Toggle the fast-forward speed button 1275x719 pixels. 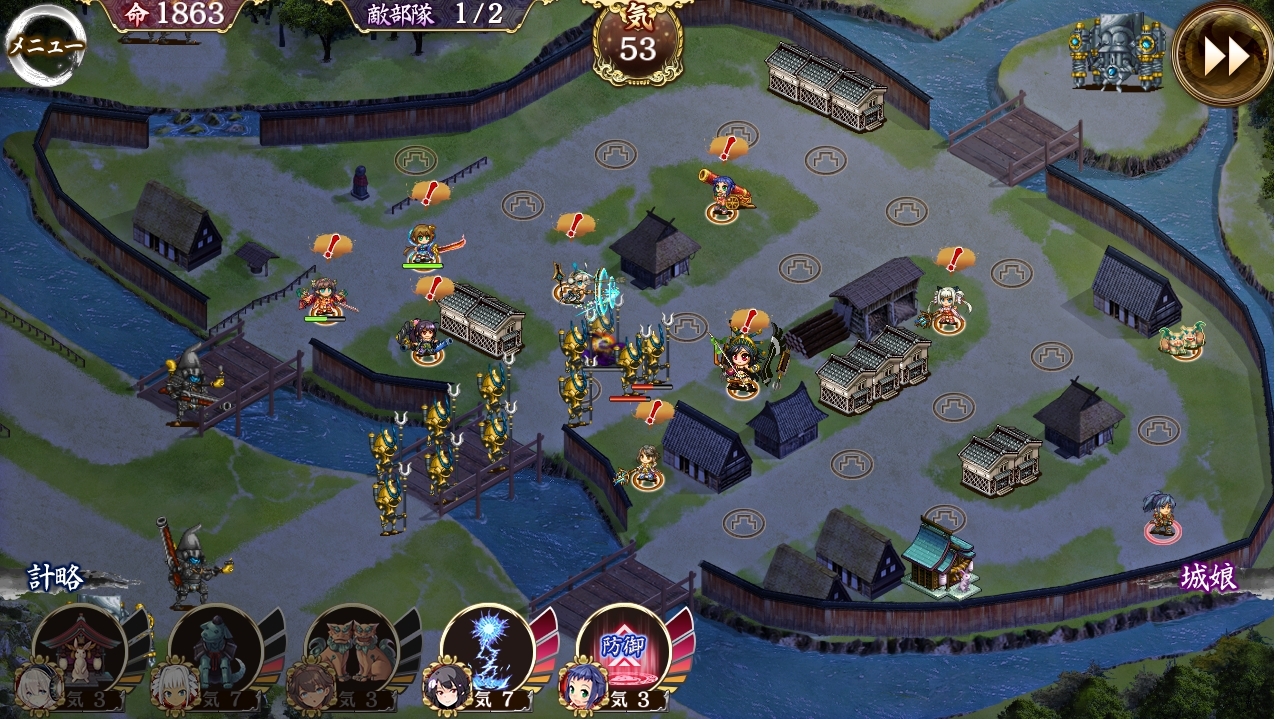pos(1225,55)
